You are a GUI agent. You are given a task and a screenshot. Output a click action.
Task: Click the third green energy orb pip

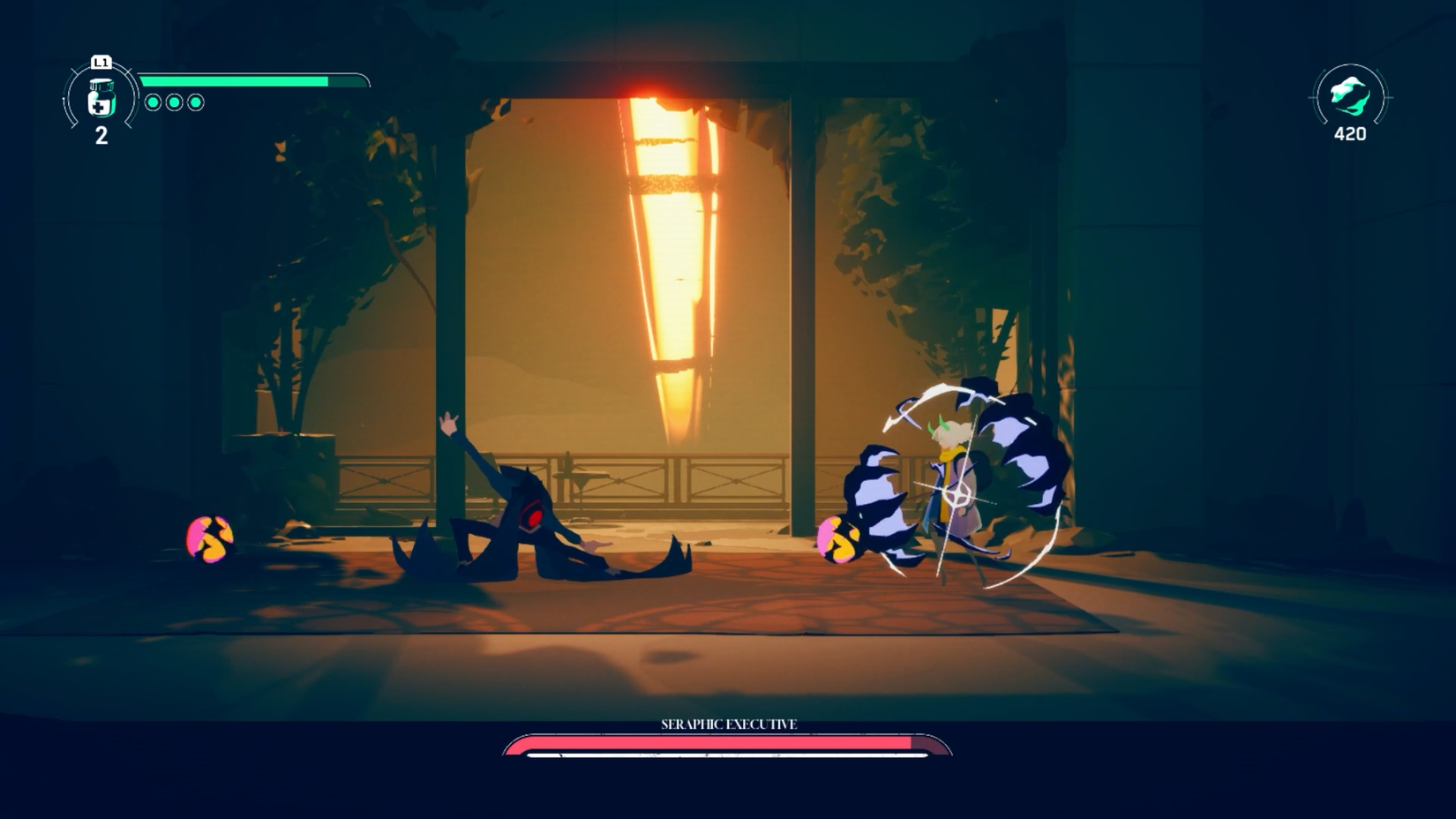click(x=196, y=101)
